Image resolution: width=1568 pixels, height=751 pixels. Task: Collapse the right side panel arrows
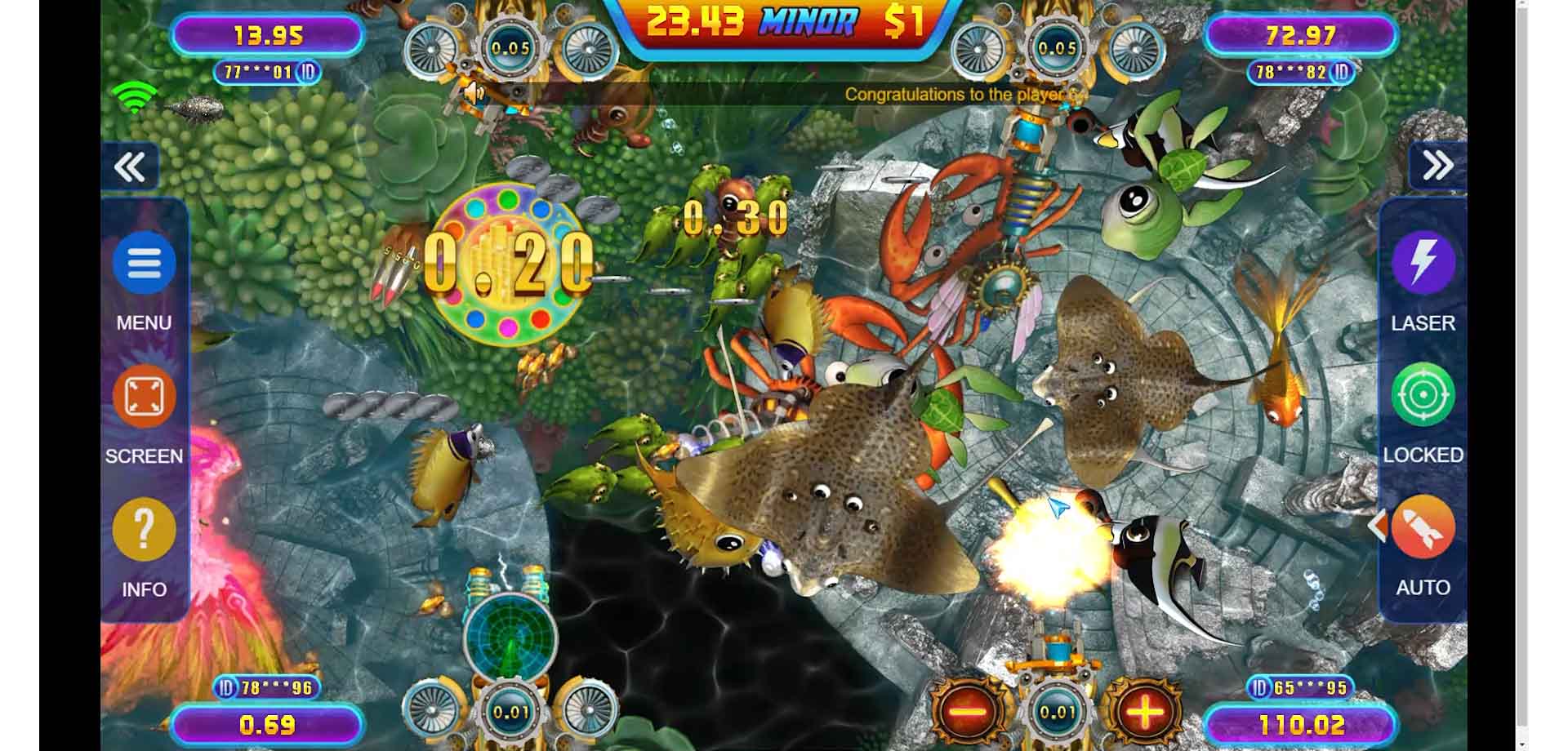(1437, 166)
